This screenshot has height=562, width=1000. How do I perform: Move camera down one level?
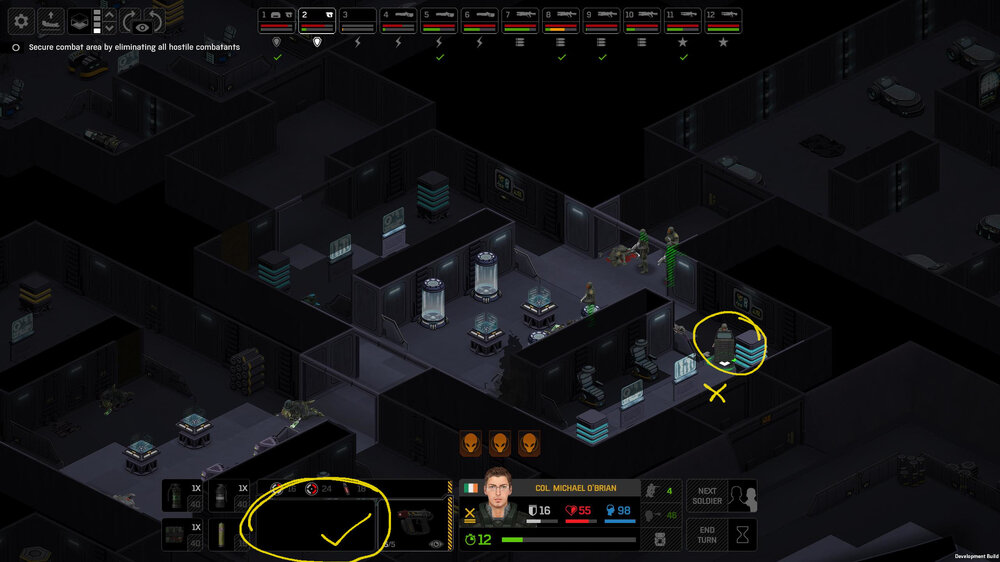click(x=110, y=28)
